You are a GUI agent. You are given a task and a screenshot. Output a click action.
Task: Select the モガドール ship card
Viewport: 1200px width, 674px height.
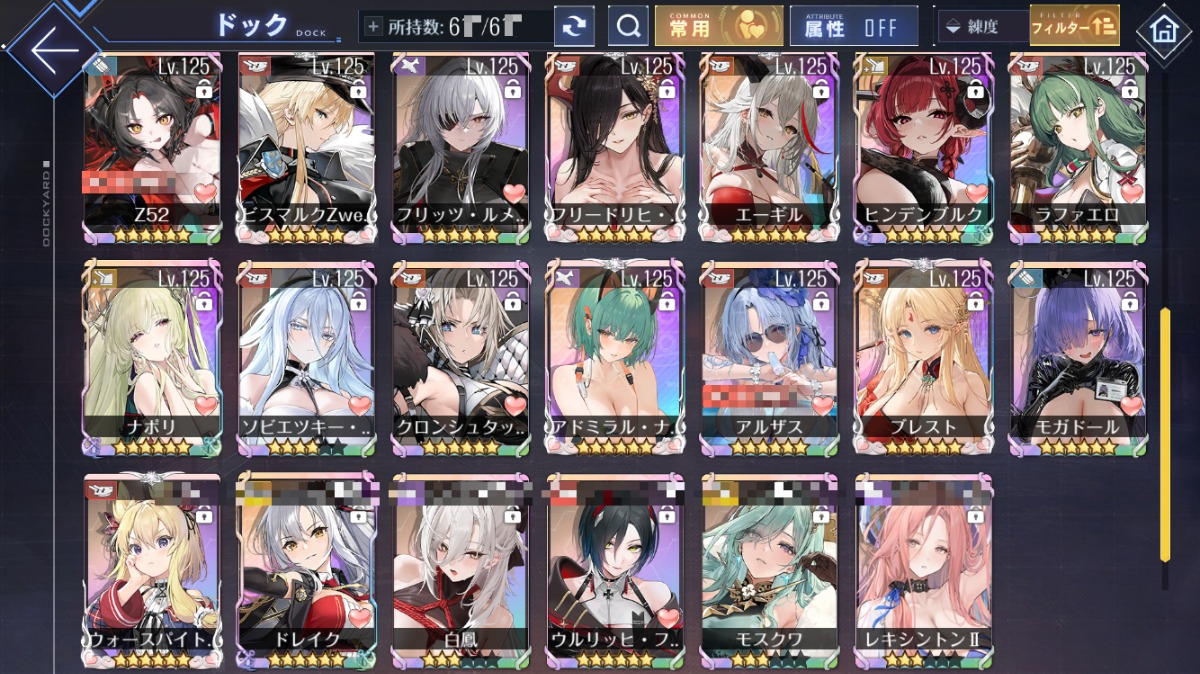coord(1077,358)
